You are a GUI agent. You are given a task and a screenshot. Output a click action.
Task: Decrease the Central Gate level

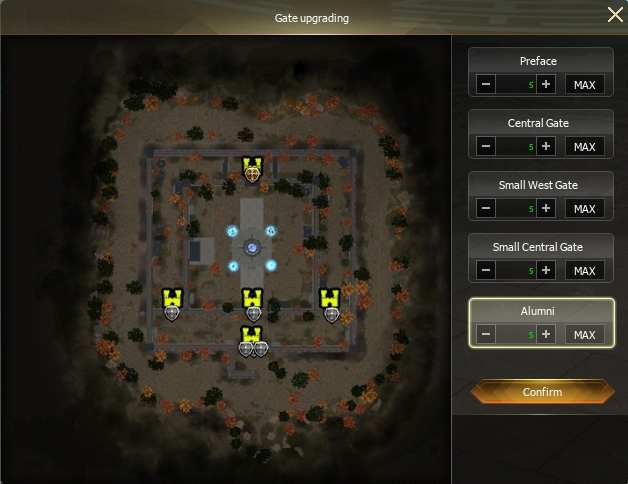tap(486, 147)
